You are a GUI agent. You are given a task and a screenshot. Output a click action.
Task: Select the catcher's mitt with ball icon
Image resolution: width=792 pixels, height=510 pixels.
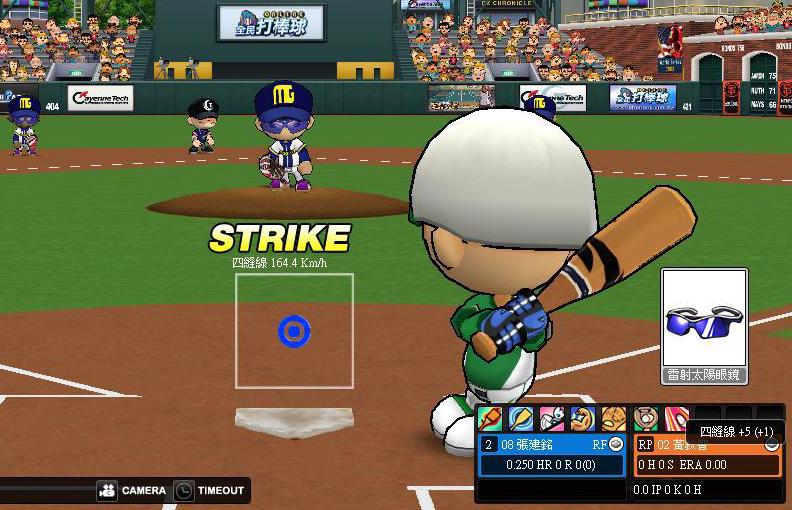pyautogui.click(x=646, y=418)
